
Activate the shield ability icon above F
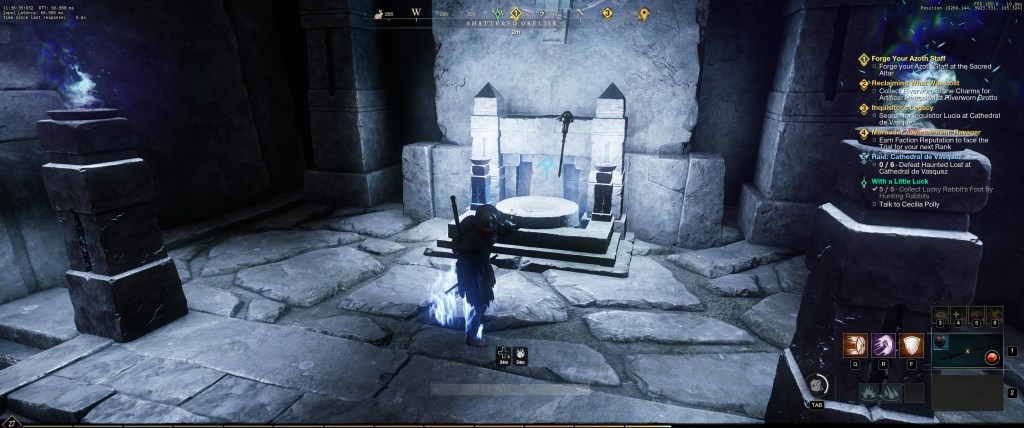pyautogui.click(x=910, y=343)
